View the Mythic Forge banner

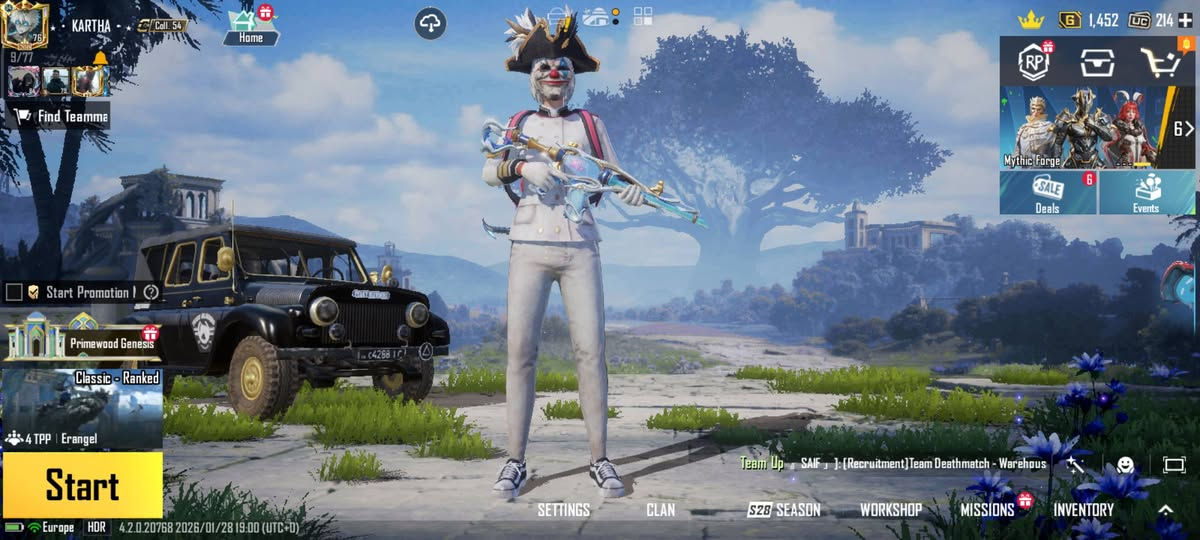tap(1085, 127)
